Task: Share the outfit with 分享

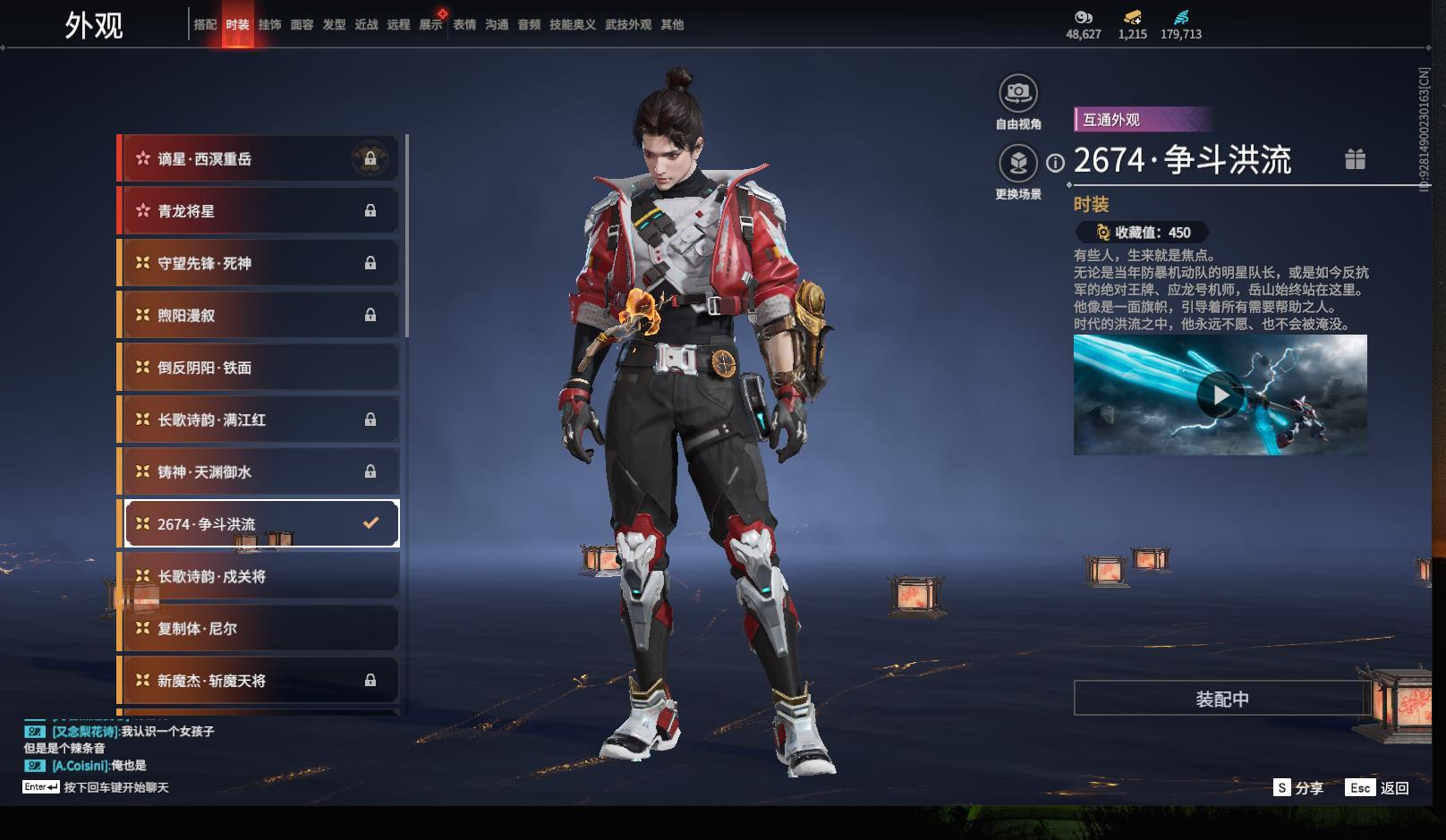Action: point(1298,788)
